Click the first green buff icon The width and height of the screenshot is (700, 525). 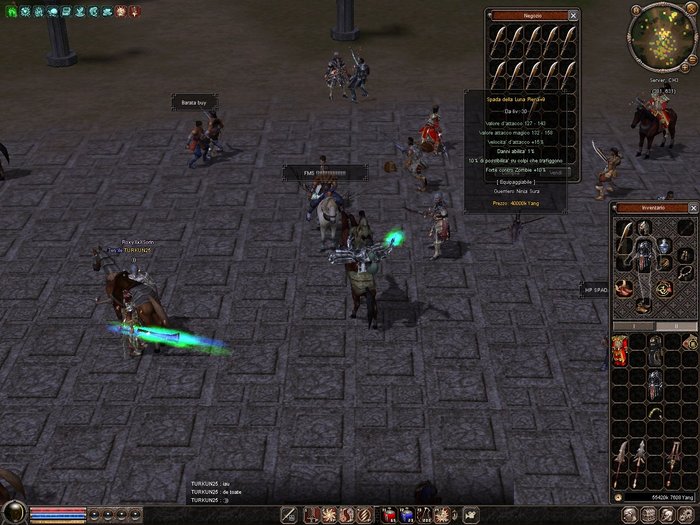pos(10,11)
